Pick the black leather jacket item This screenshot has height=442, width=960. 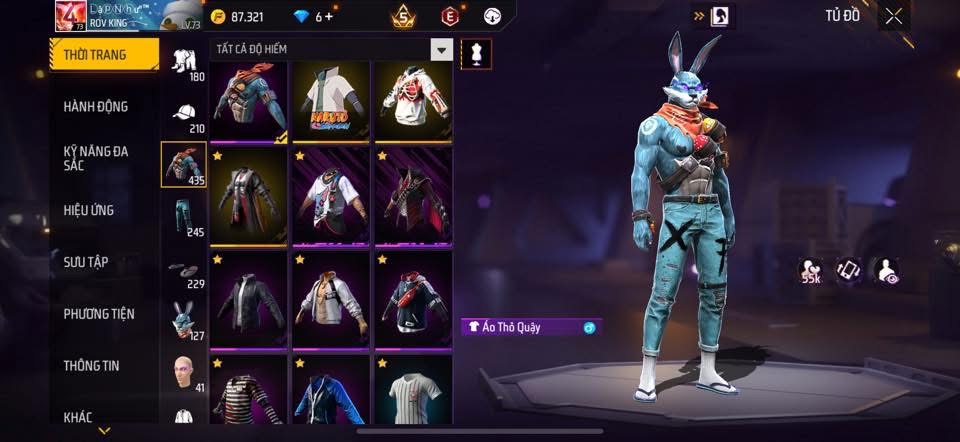pyautogui.click(x=248, y=296)
